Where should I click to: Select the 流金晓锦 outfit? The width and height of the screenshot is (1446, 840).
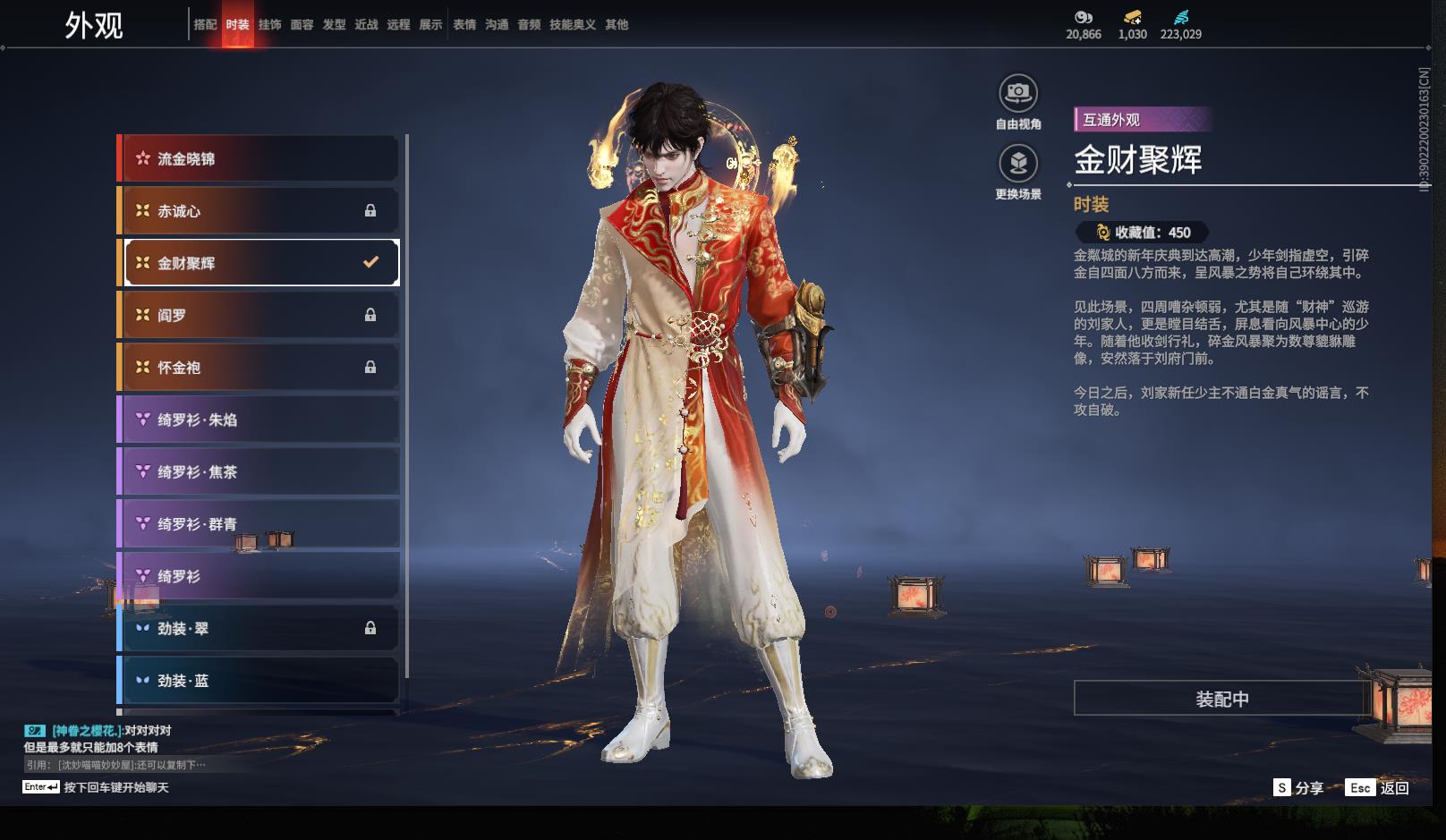click(x=259, y=159)
